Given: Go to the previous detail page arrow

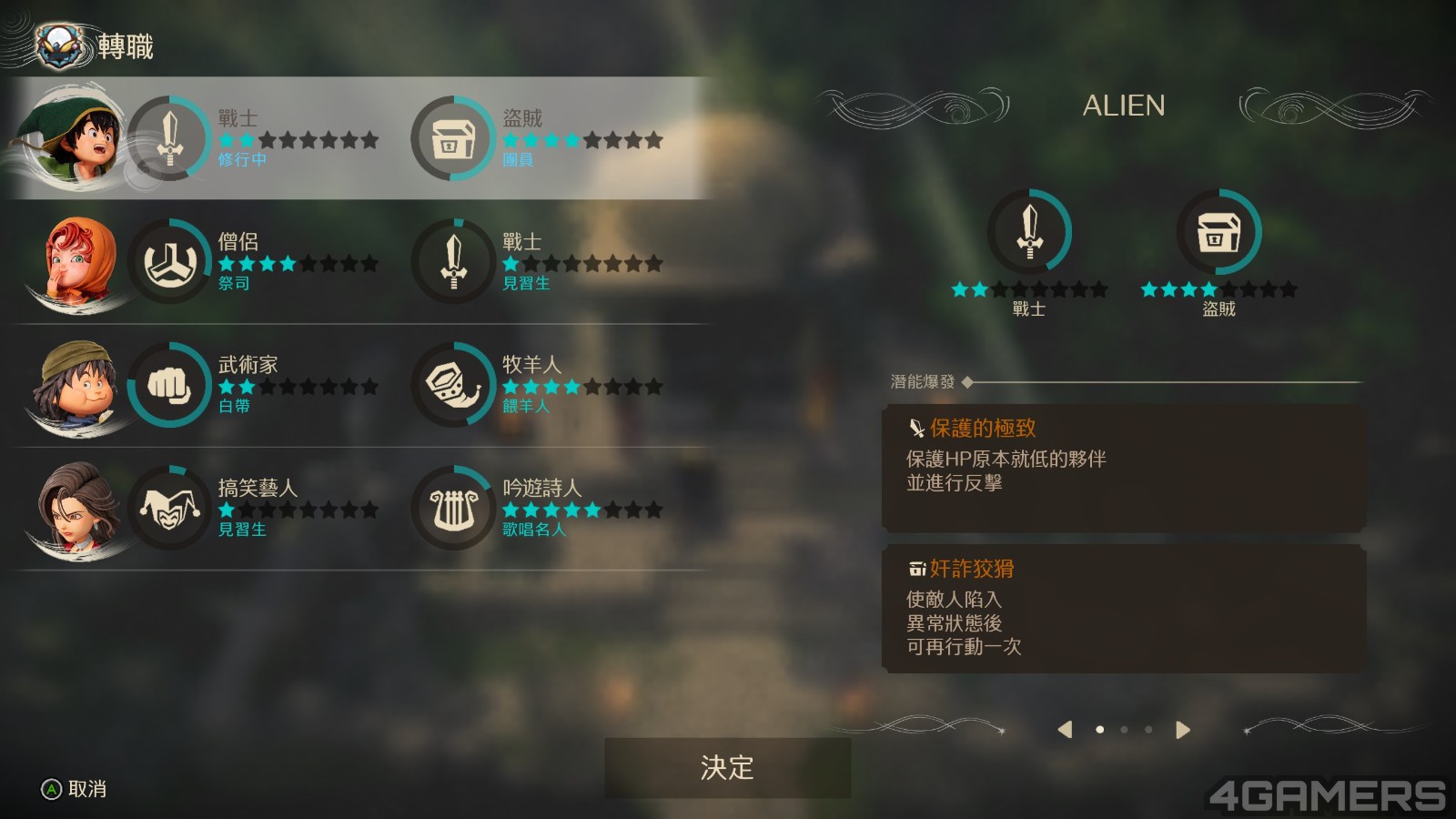Looking at the screenshot, I should tap(1065, 730).
